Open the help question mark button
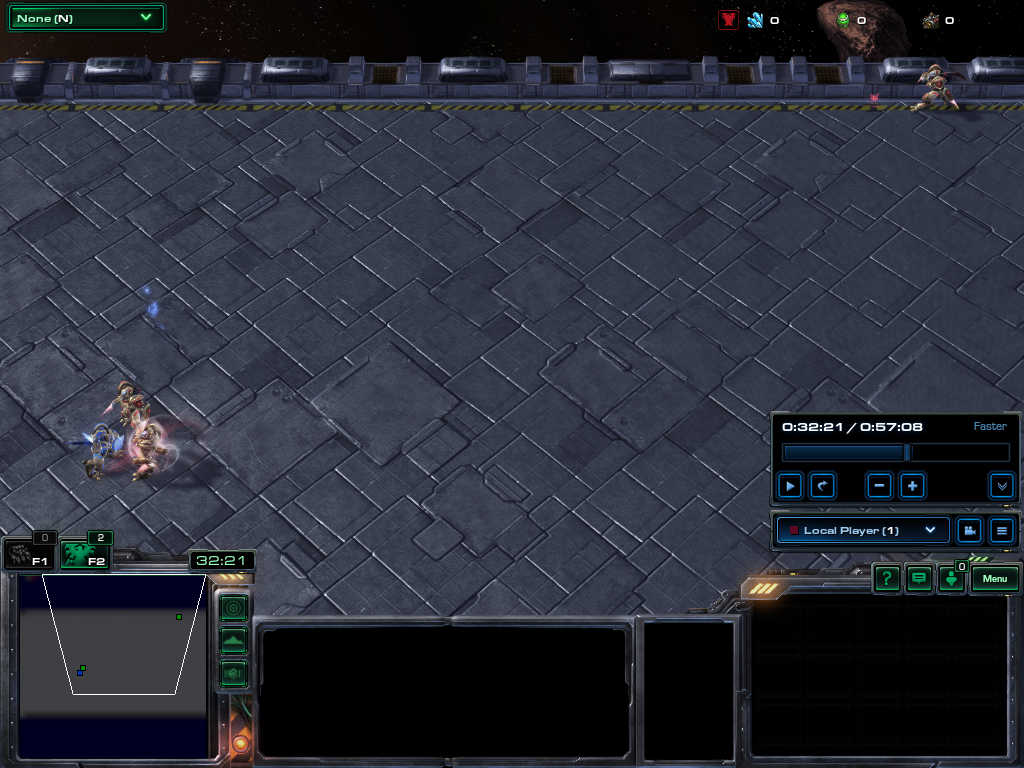Viewport: 1024px width, 768px height. 886,579
